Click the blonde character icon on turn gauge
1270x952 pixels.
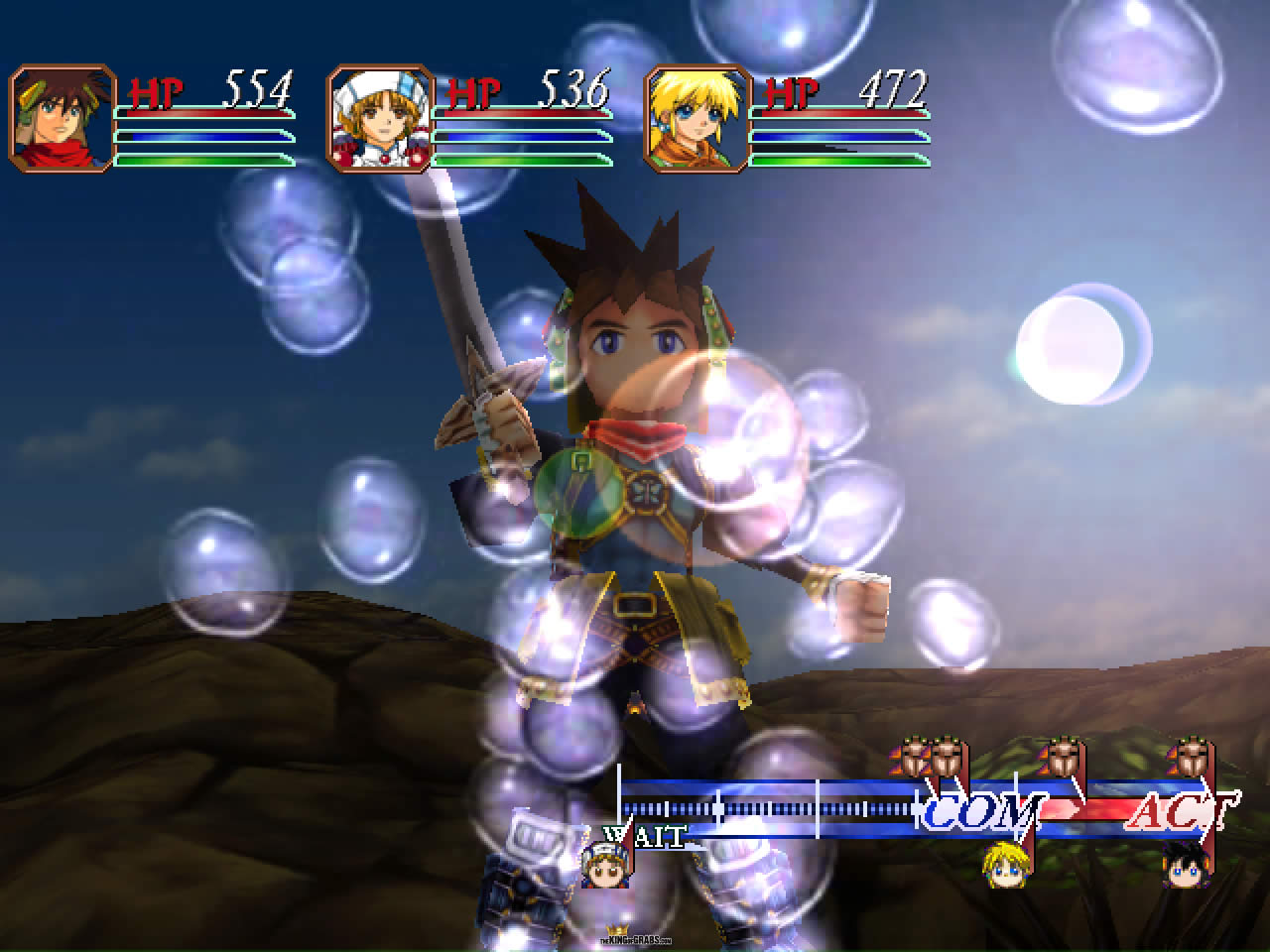tap(1004, 865)
